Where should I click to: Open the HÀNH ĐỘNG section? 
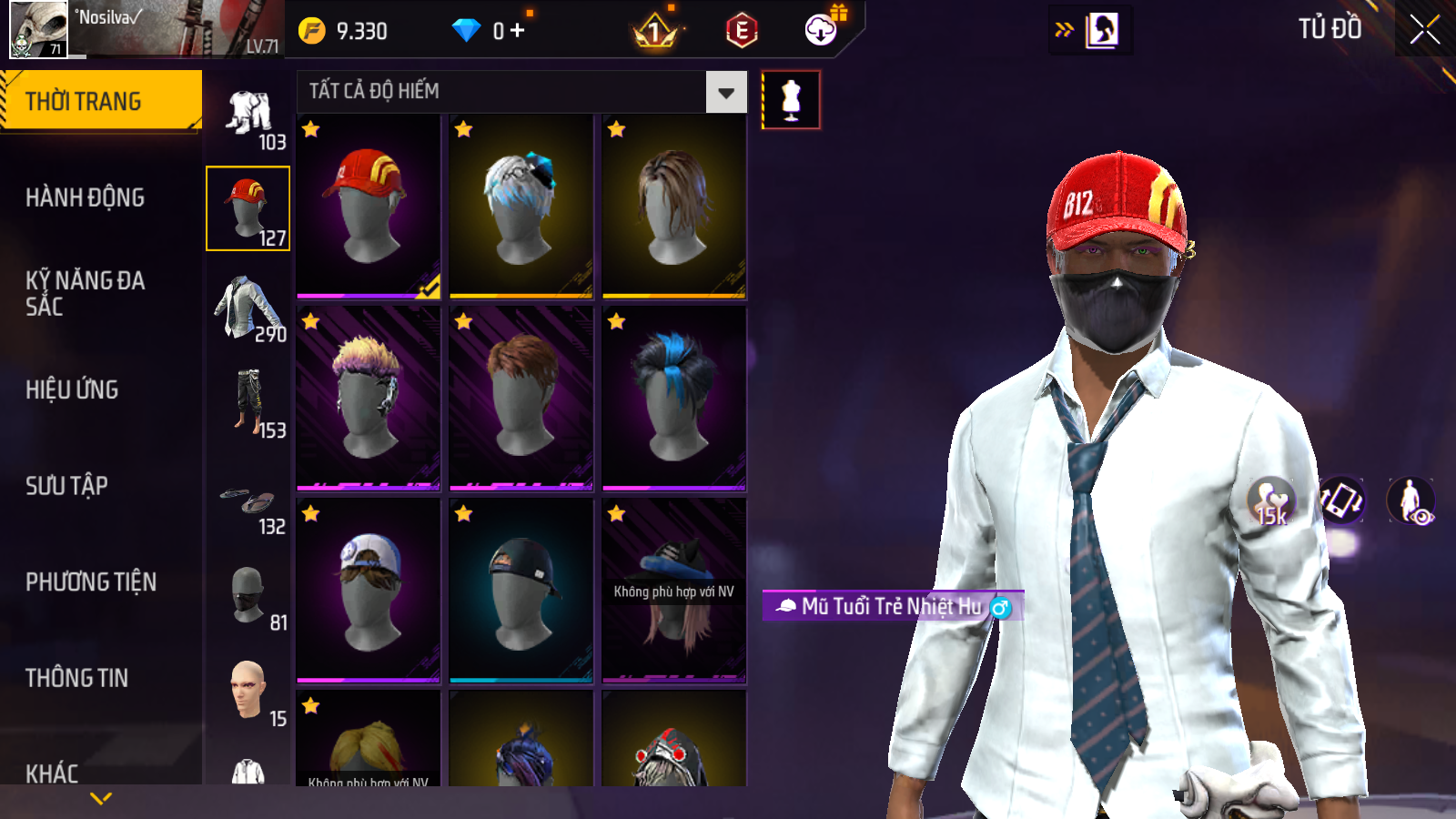tap(86, 197)
